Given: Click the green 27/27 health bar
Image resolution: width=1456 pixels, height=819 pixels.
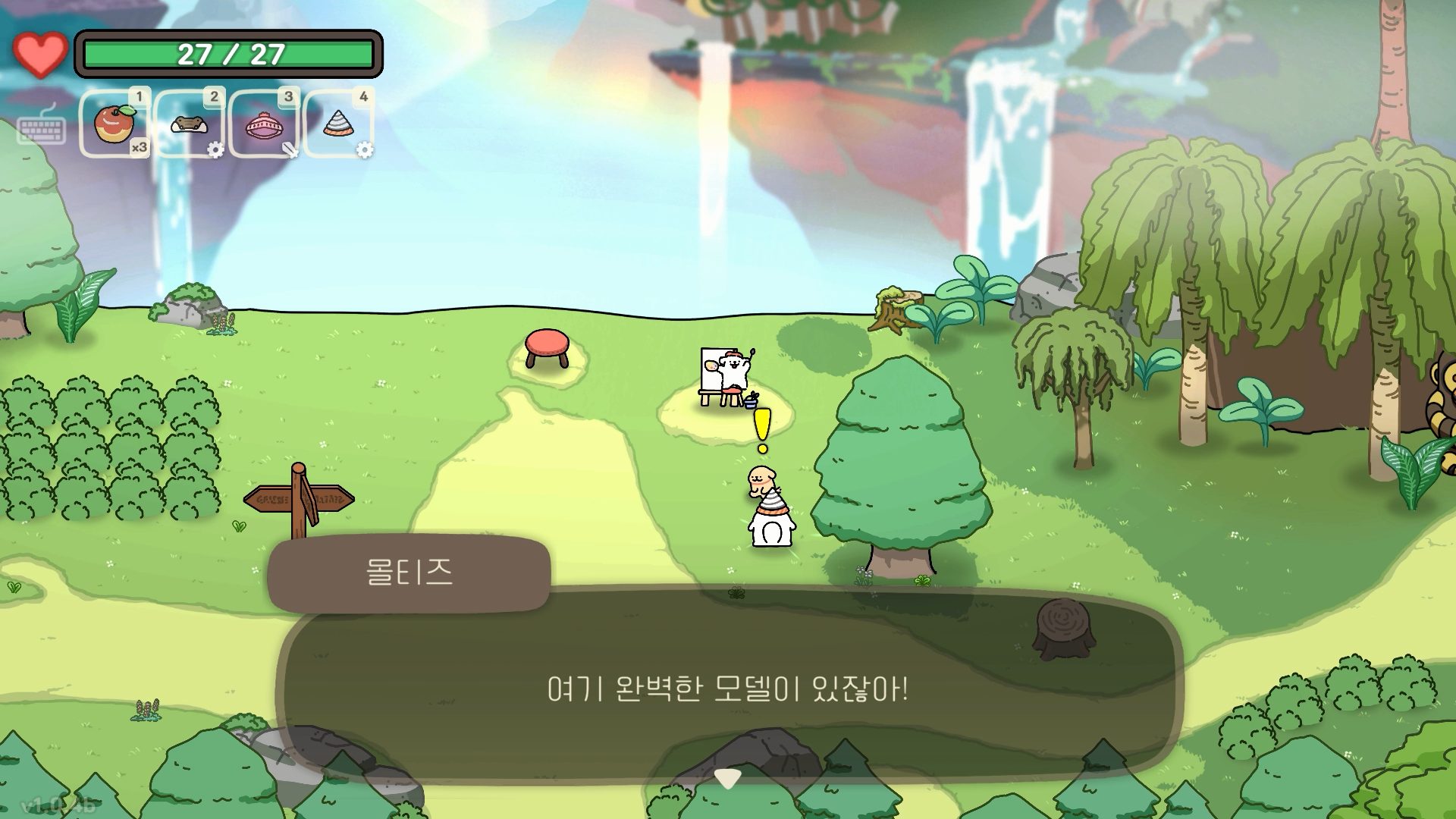Looking at the screenshot, I should click(x=230, y=52).
